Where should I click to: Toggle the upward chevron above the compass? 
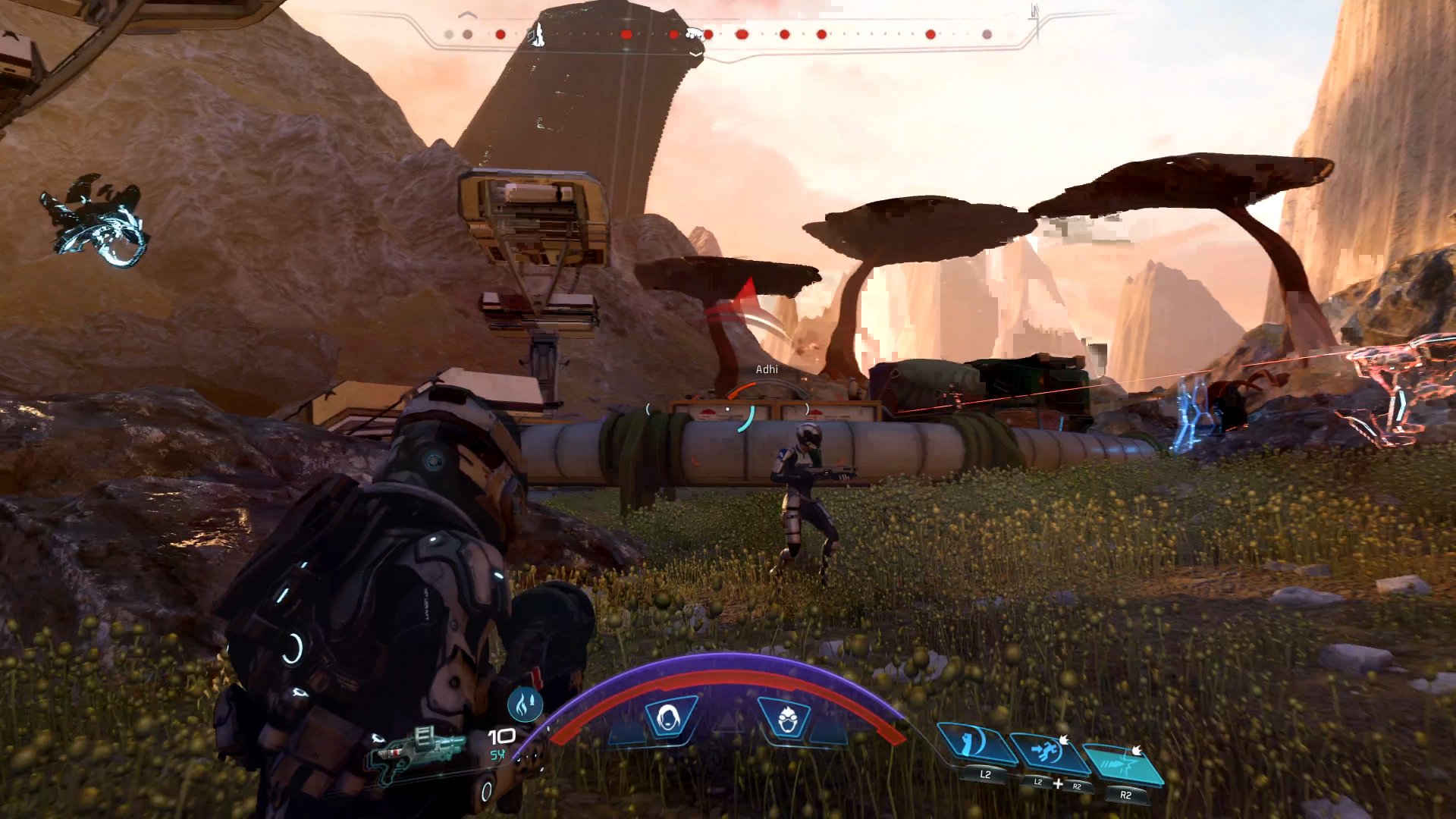[x=466, y=15]
